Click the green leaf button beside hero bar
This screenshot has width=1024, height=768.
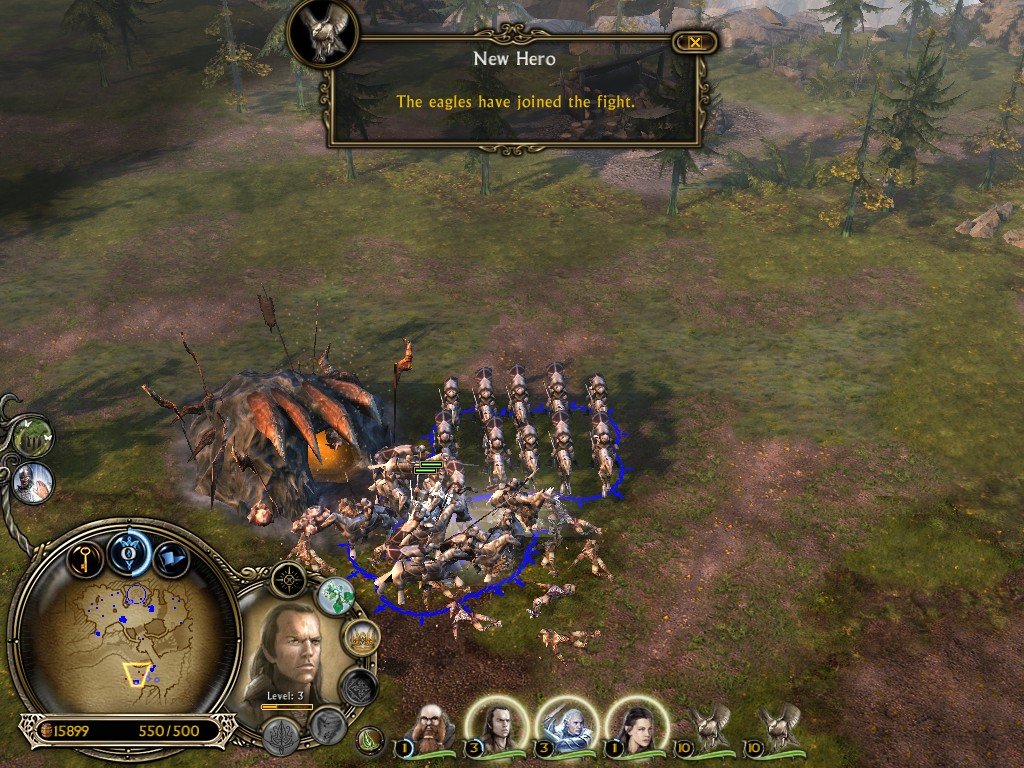[x=370, y=741]
